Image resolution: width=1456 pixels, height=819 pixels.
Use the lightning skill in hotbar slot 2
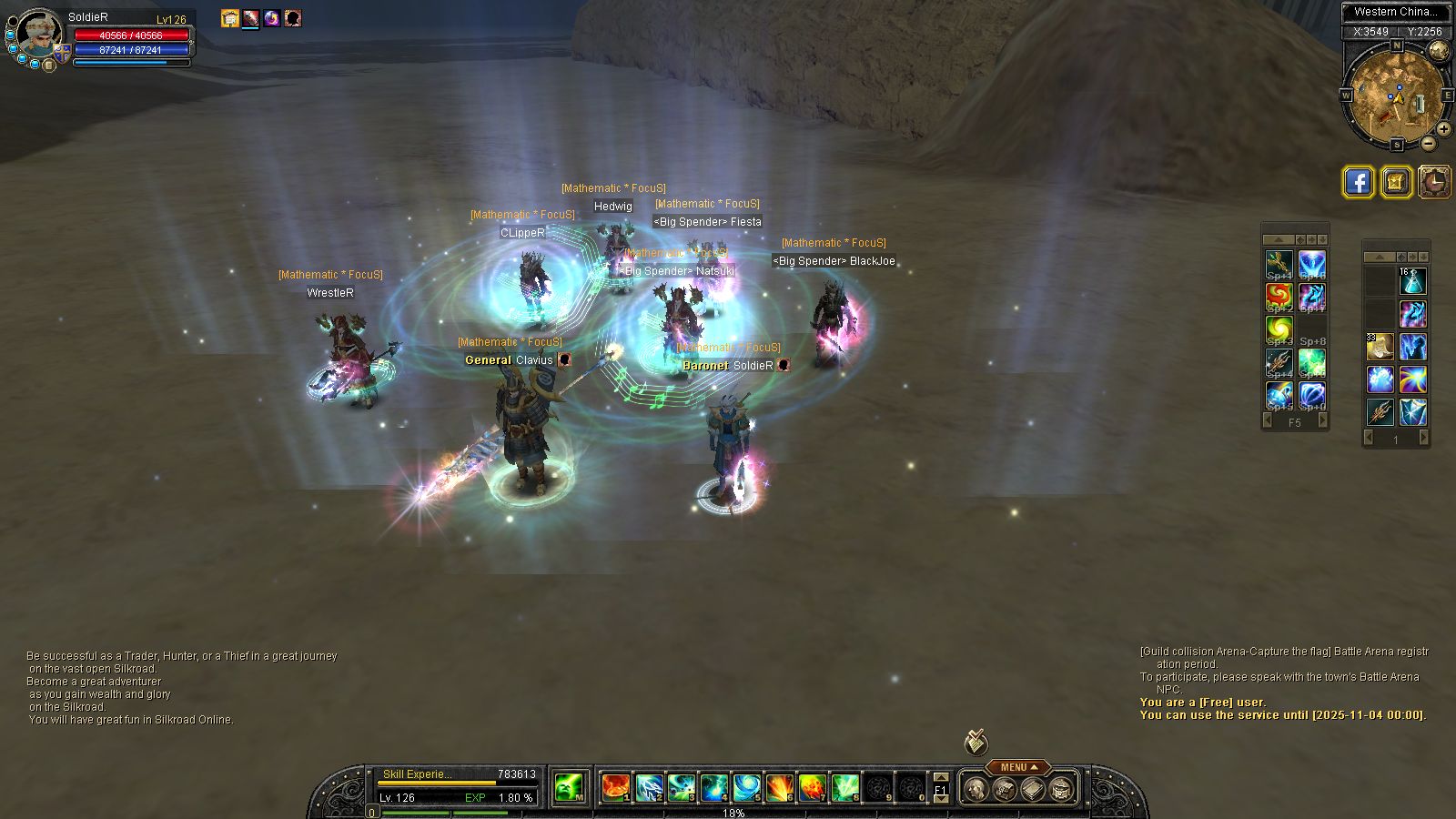click(x=649, y=787)
